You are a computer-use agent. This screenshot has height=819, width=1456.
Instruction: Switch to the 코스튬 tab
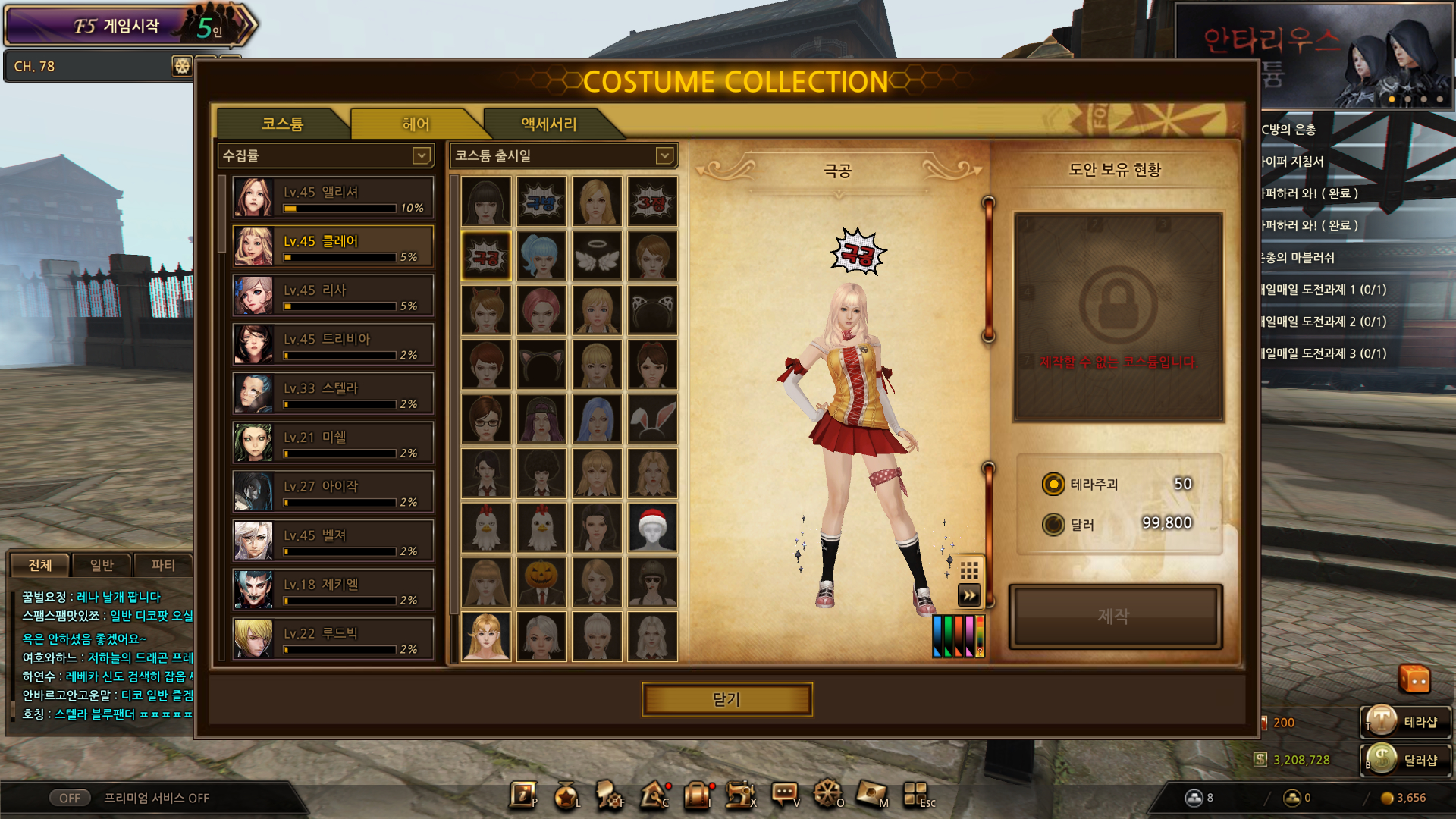pyautogui.click(x=282, y=124)
